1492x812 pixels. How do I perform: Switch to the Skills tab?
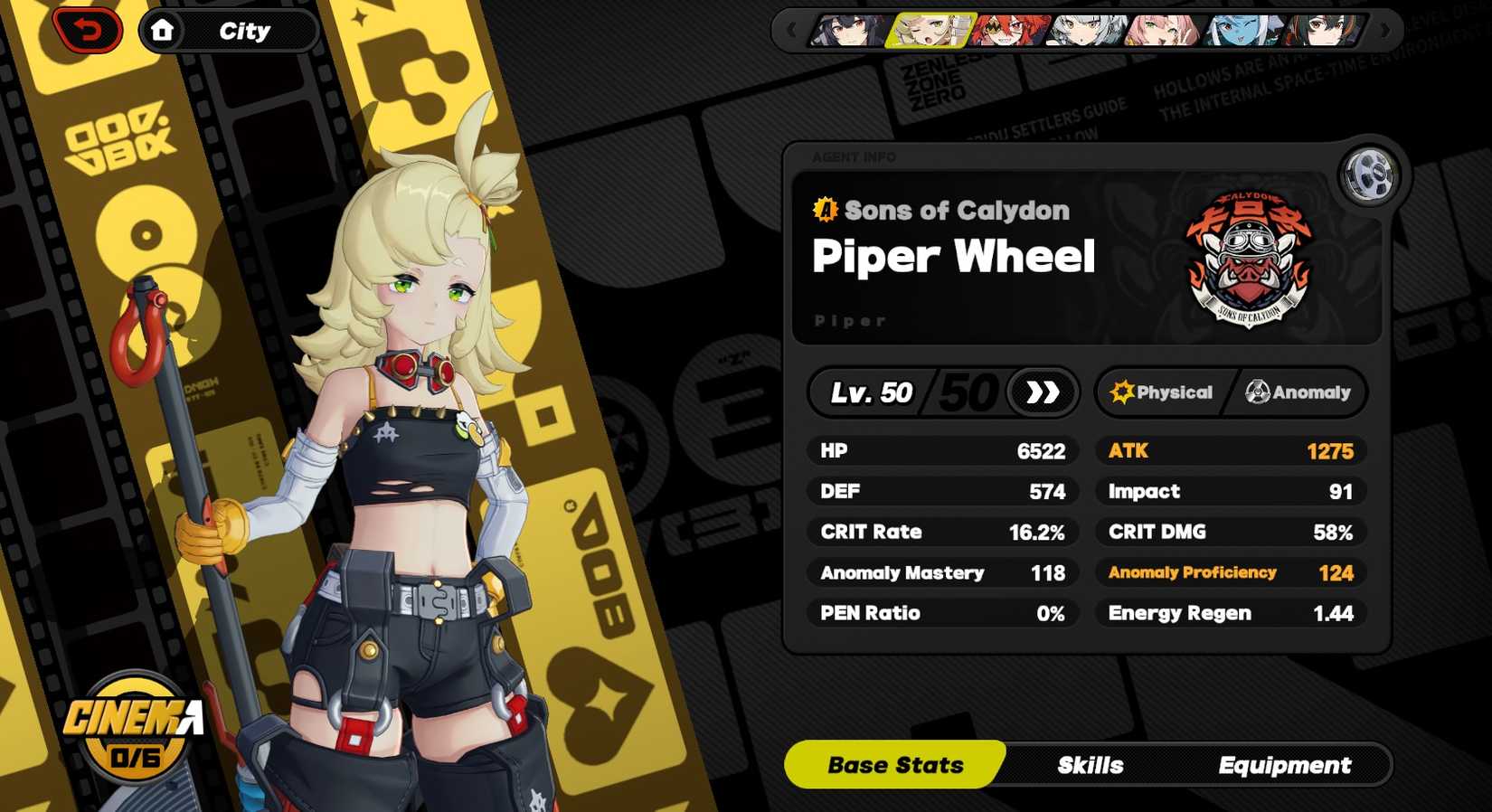coord(1090,765)
